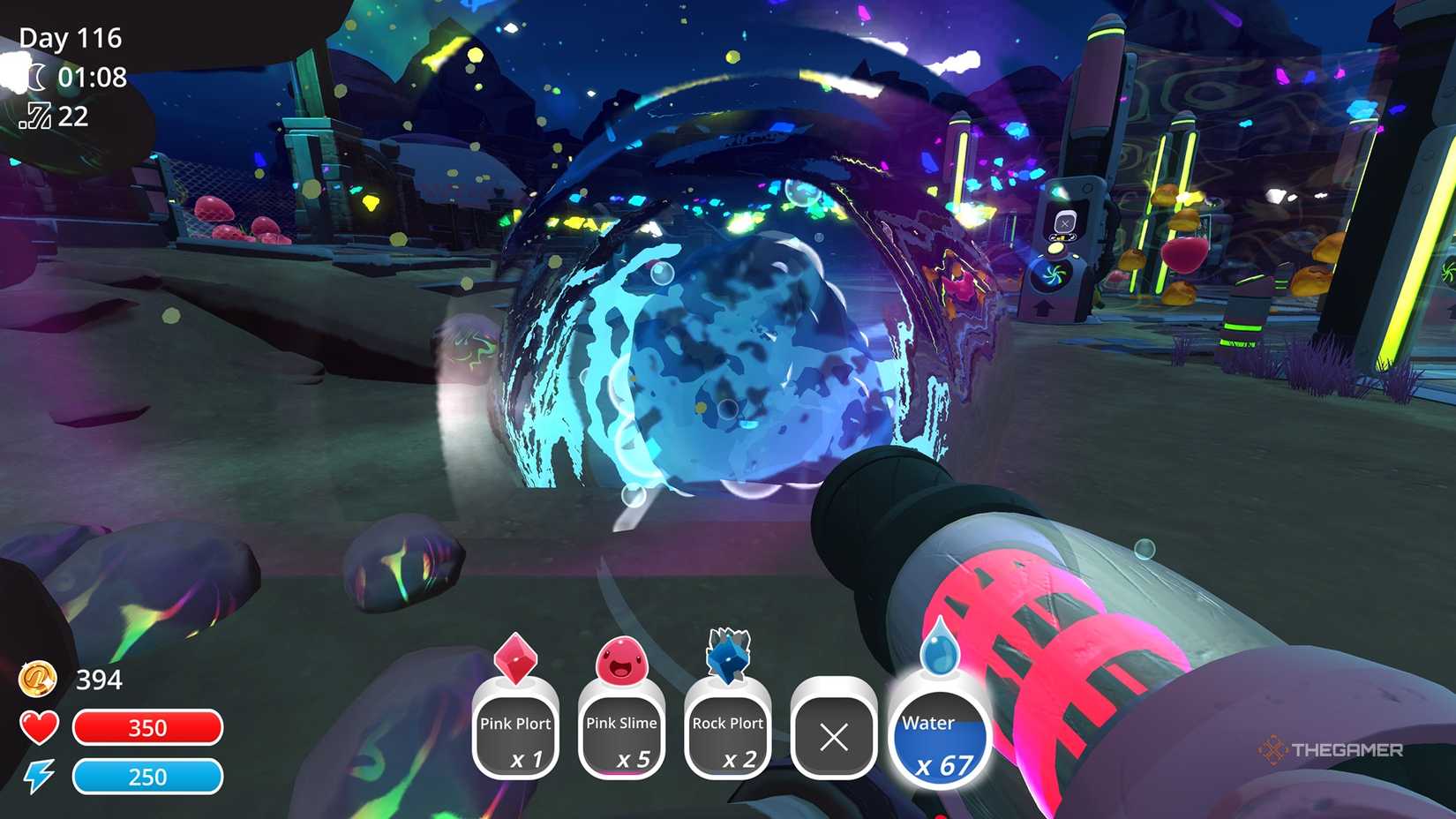1456x819 pixels.
Task: Click the gold coin currency icon
Action: click(37, 680)
